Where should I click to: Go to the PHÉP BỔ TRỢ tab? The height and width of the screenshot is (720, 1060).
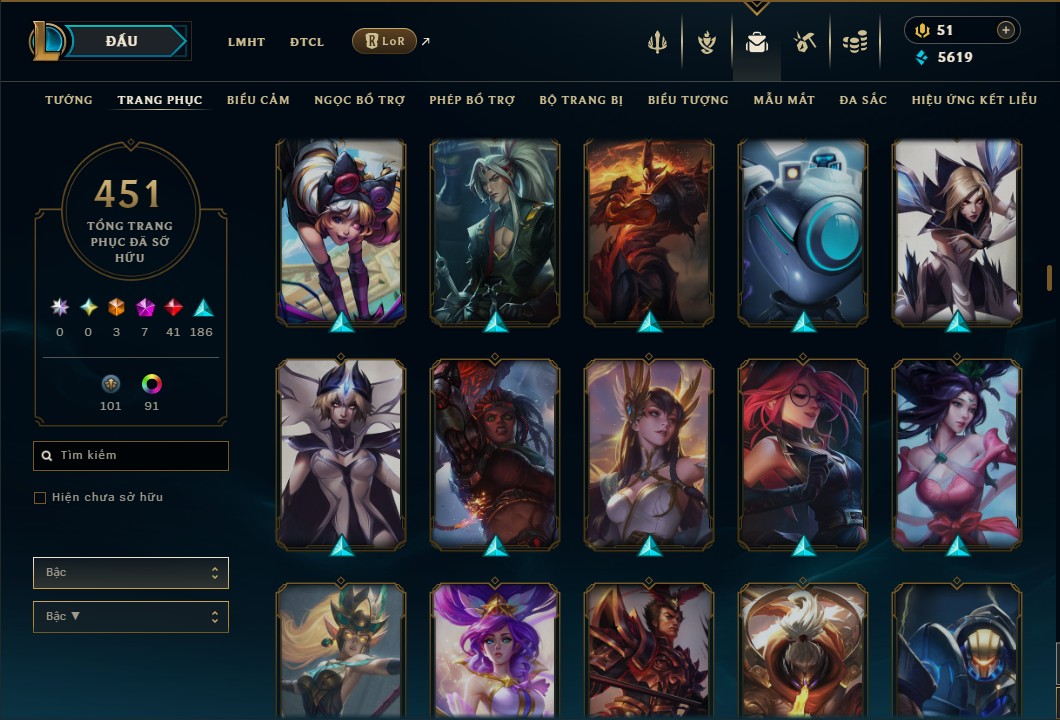click(472, 100)
